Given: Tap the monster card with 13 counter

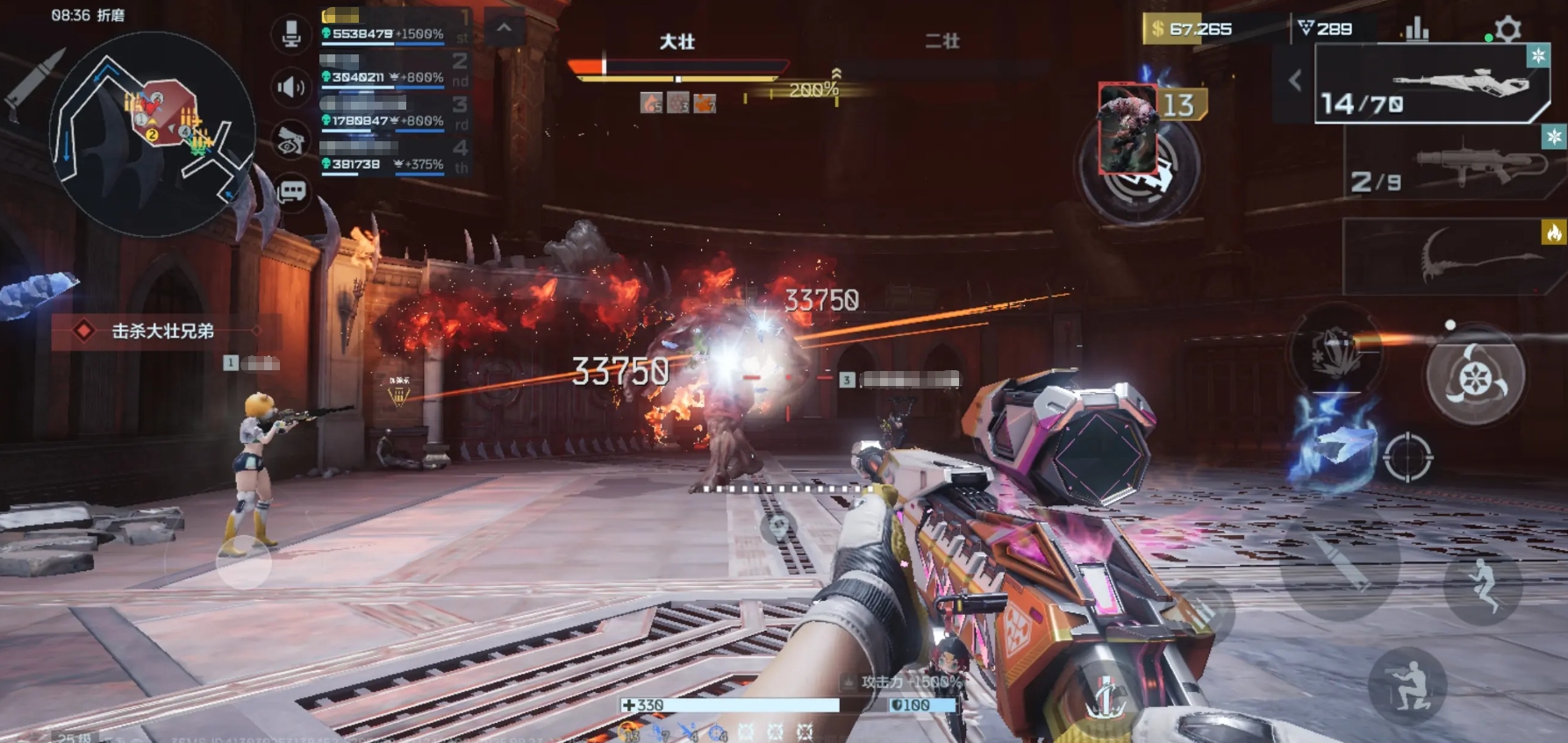Looking at the screenshot, I should coord(1128,129).
